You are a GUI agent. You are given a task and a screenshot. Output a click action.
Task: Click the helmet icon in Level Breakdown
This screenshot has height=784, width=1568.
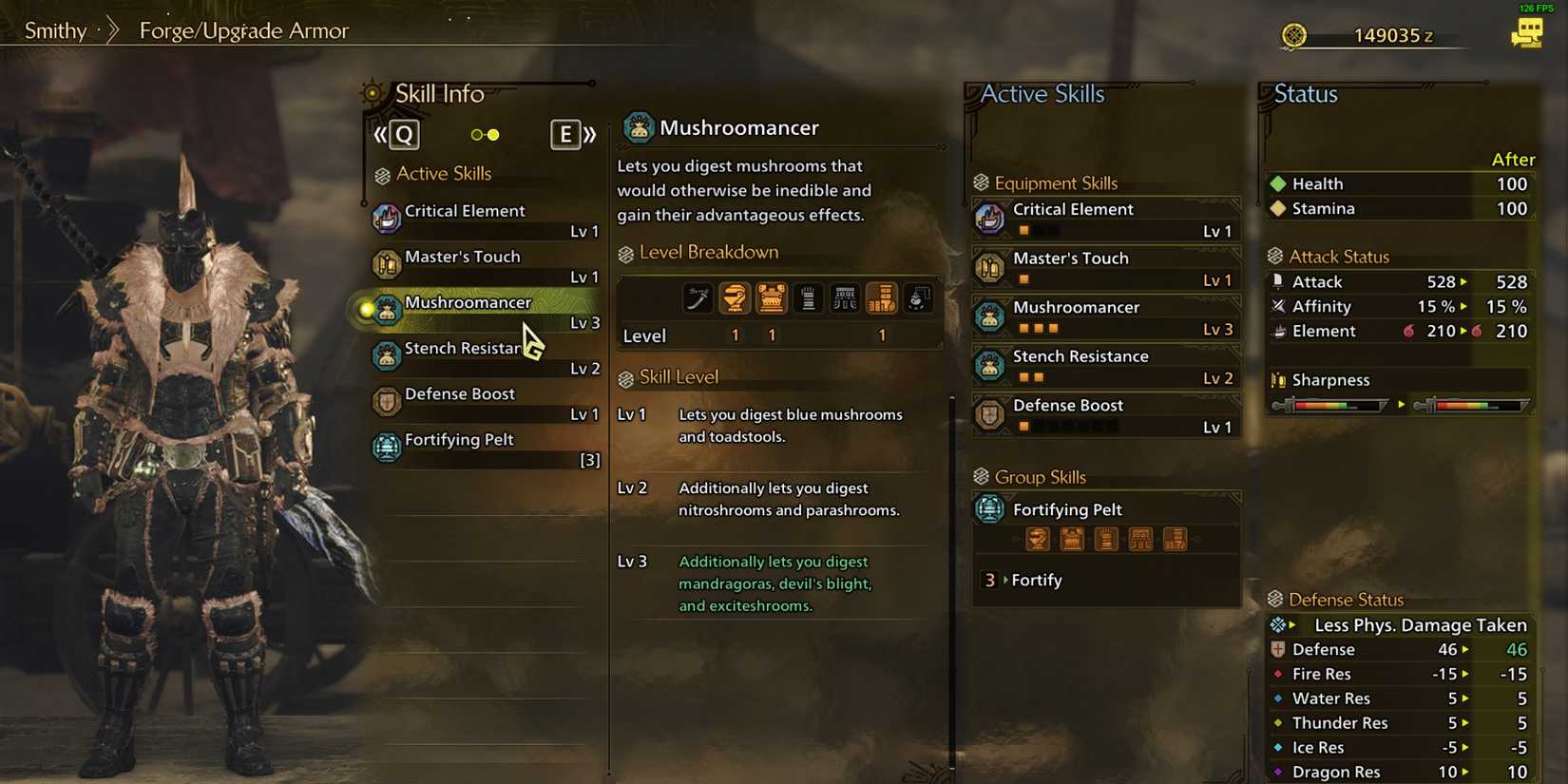(x=735, y=297)
